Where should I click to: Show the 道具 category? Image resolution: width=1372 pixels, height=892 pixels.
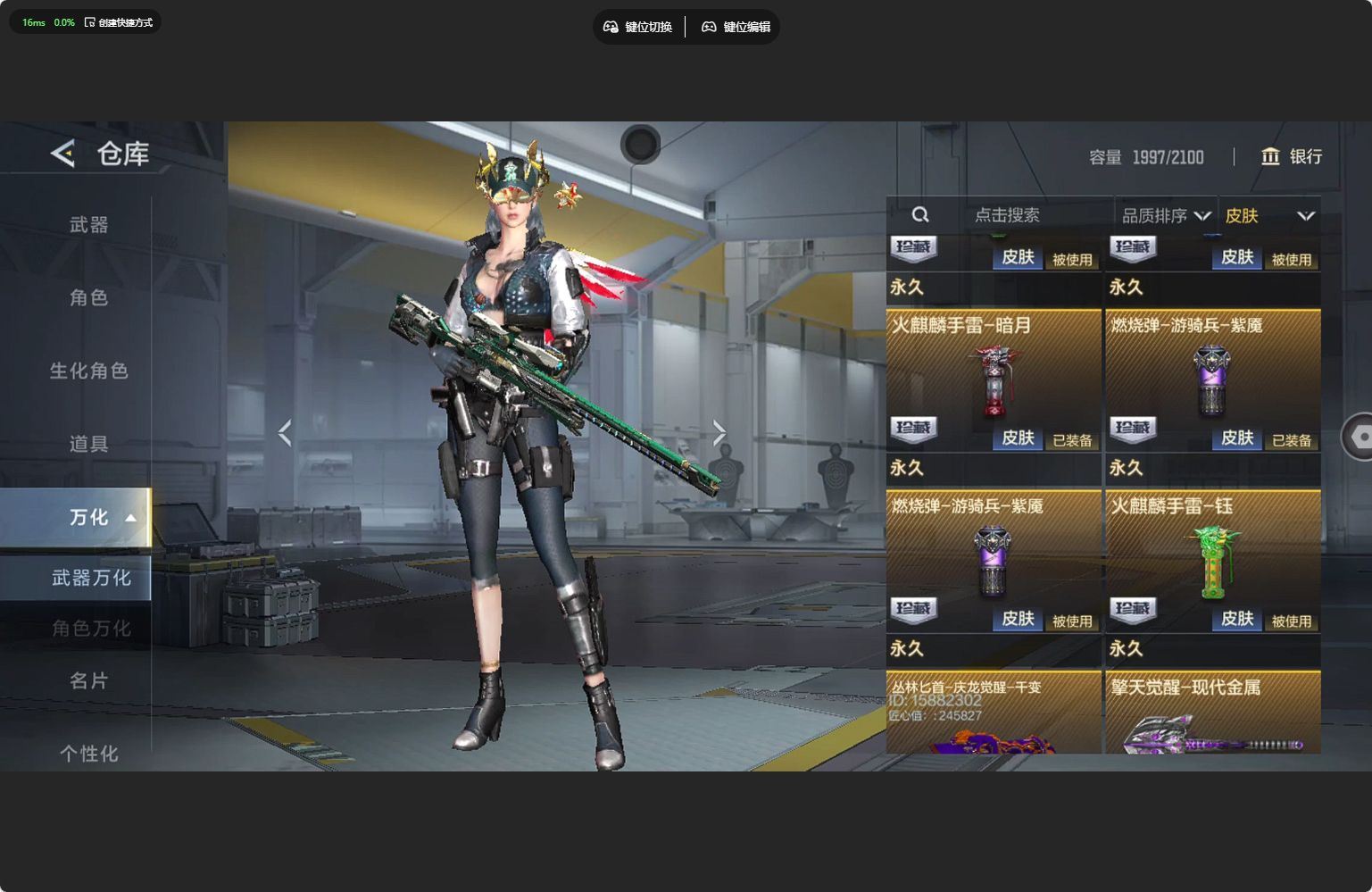coord(88,444)
